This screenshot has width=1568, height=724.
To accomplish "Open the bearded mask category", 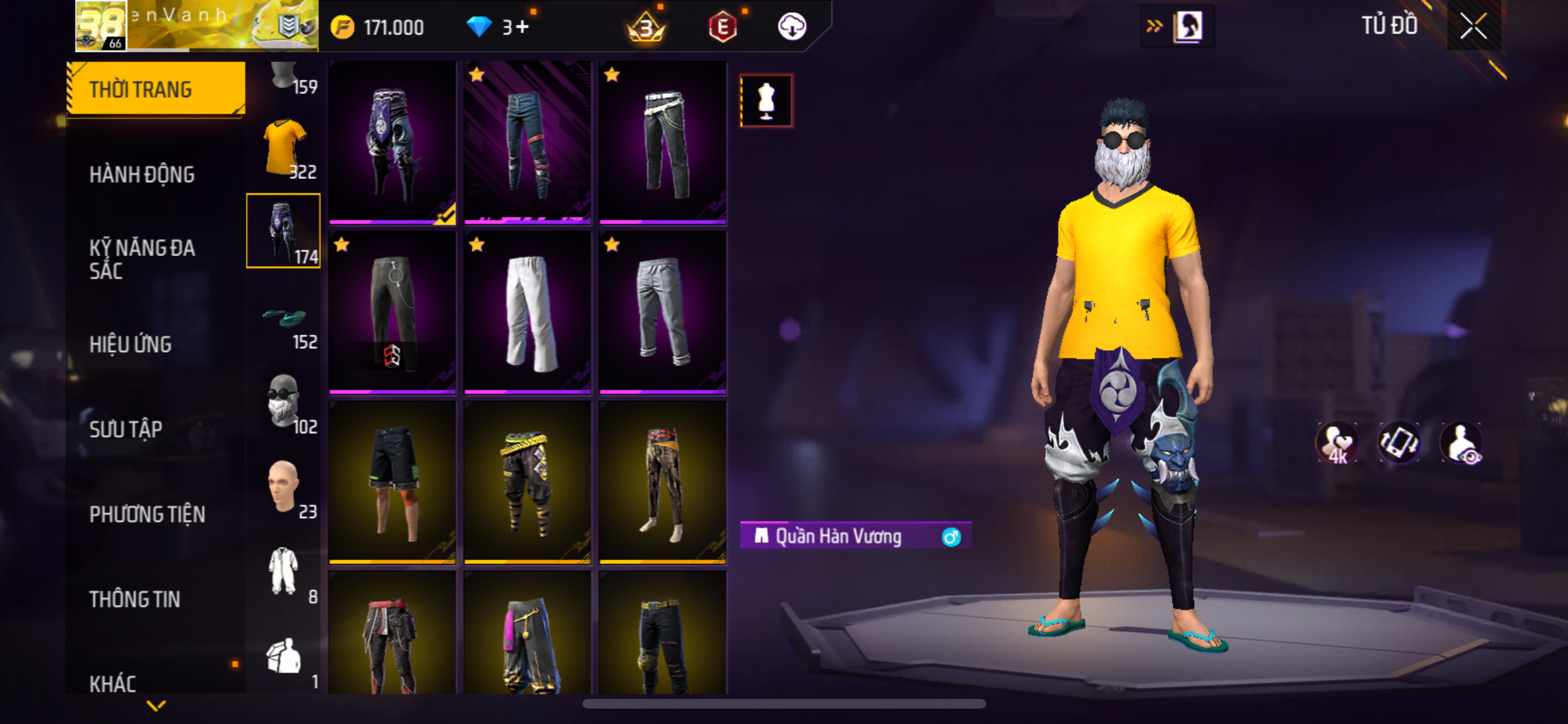I will (284, 403).
